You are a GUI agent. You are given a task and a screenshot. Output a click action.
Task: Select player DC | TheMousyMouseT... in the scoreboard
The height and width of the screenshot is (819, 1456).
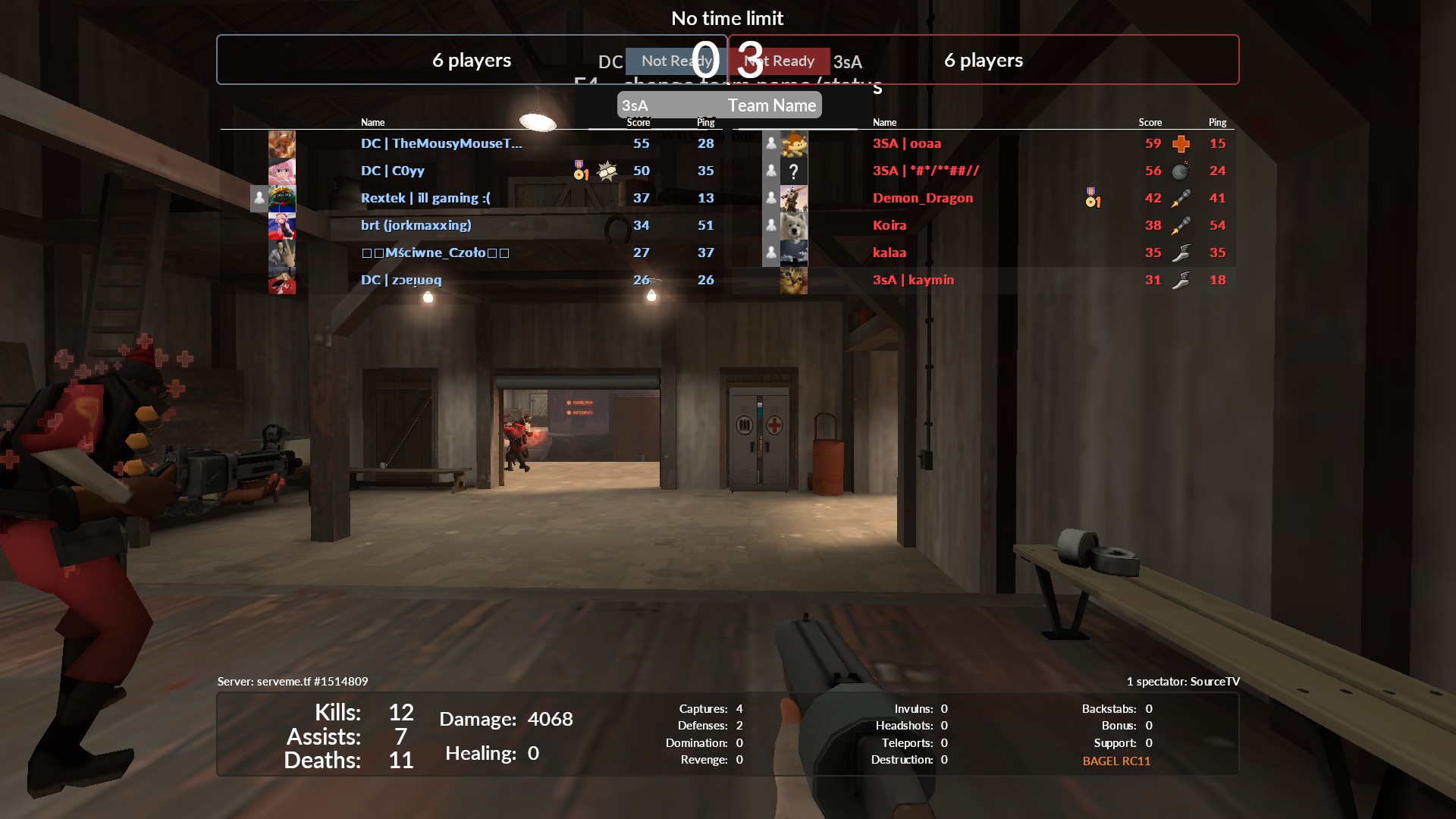(x=441, y=143)
